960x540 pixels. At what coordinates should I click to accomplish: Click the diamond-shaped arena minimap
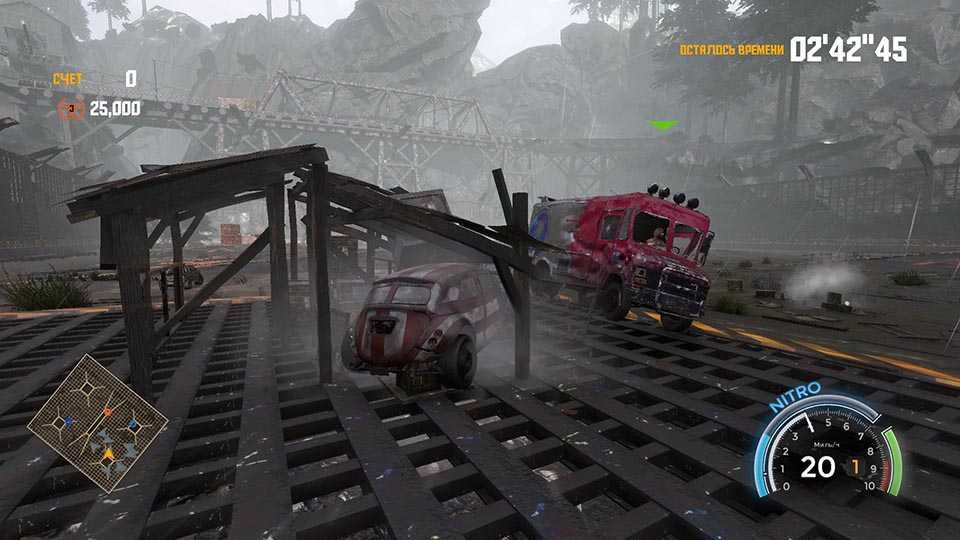pyautogui.click(x=97, y=423)
